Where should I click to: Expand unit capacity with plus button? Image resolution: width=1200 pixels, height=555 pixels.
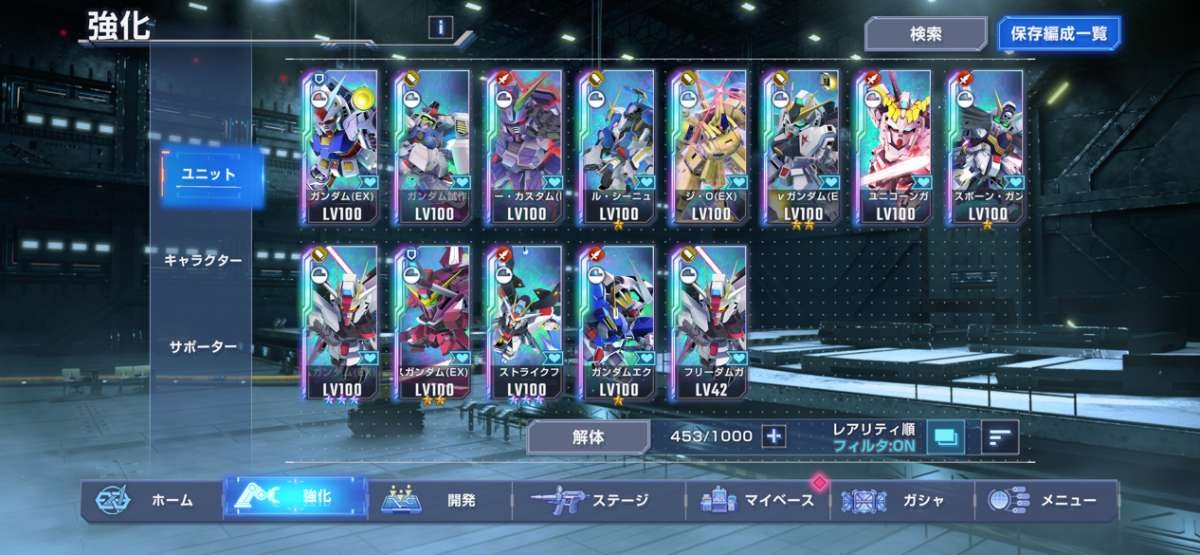click(x=774, y=436)
